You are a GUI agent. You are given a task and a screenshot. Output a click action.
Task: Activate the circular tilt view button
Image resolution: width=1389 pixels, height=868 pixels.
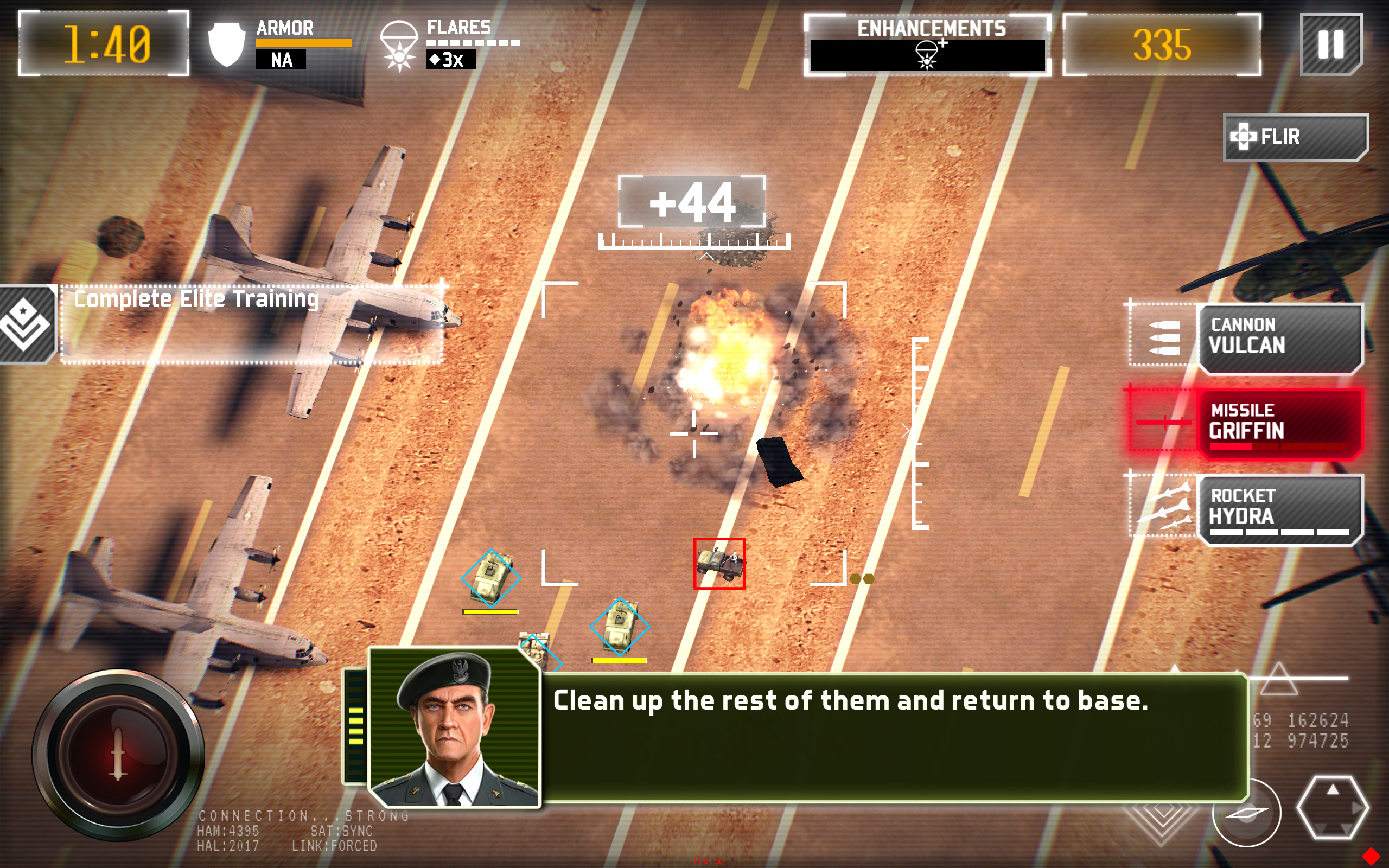point(1246,812)
